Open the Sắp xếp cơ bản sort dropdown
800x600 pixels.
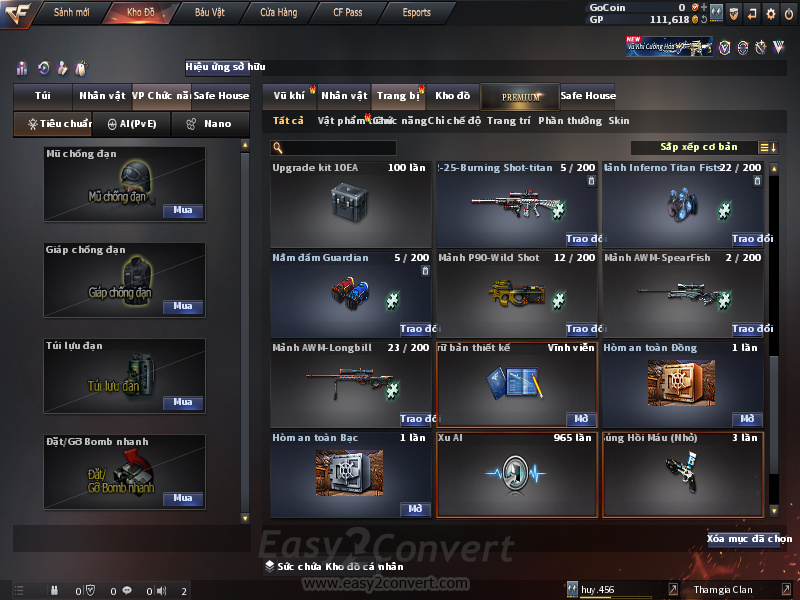pos(698,147)
